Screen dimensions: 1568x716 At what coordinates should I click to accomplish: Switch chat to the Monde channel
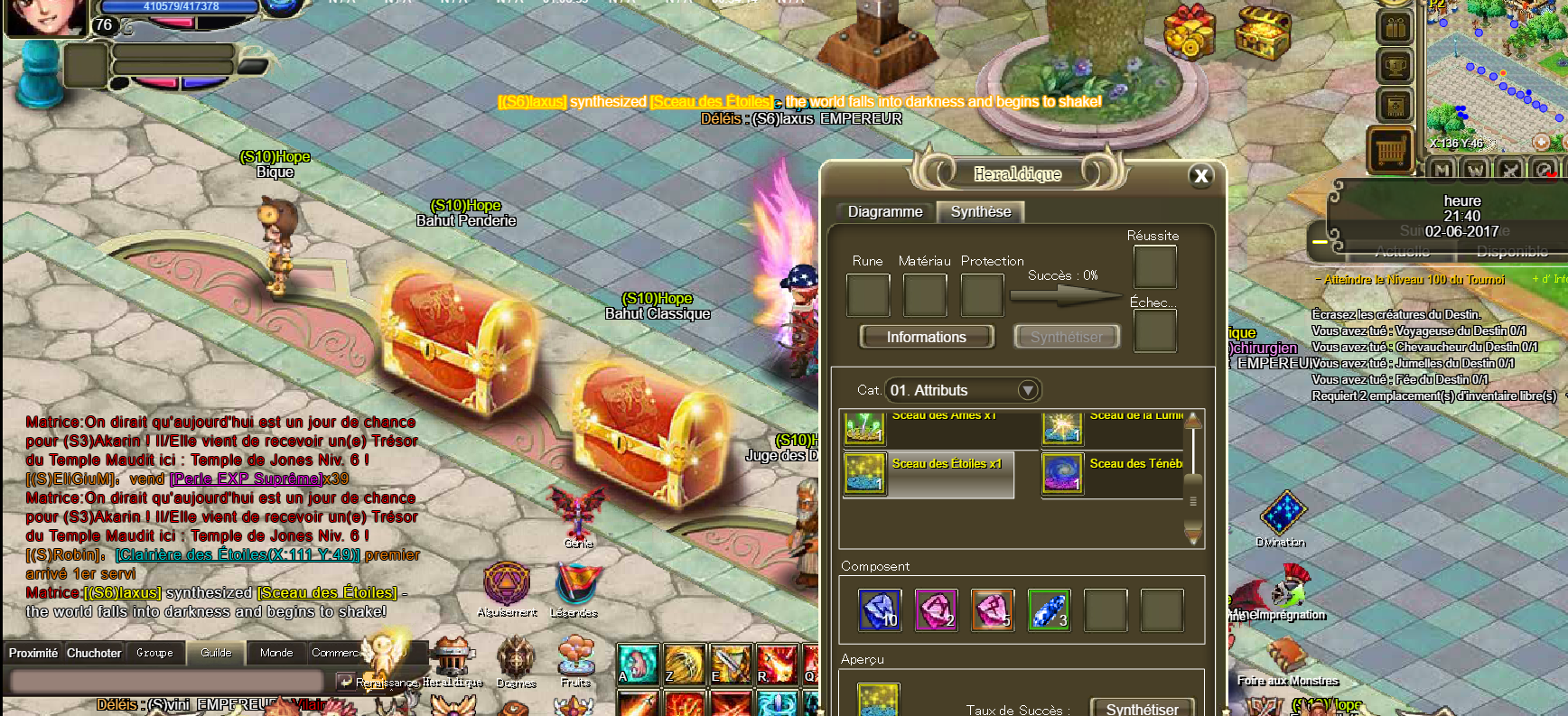[276, 653]
